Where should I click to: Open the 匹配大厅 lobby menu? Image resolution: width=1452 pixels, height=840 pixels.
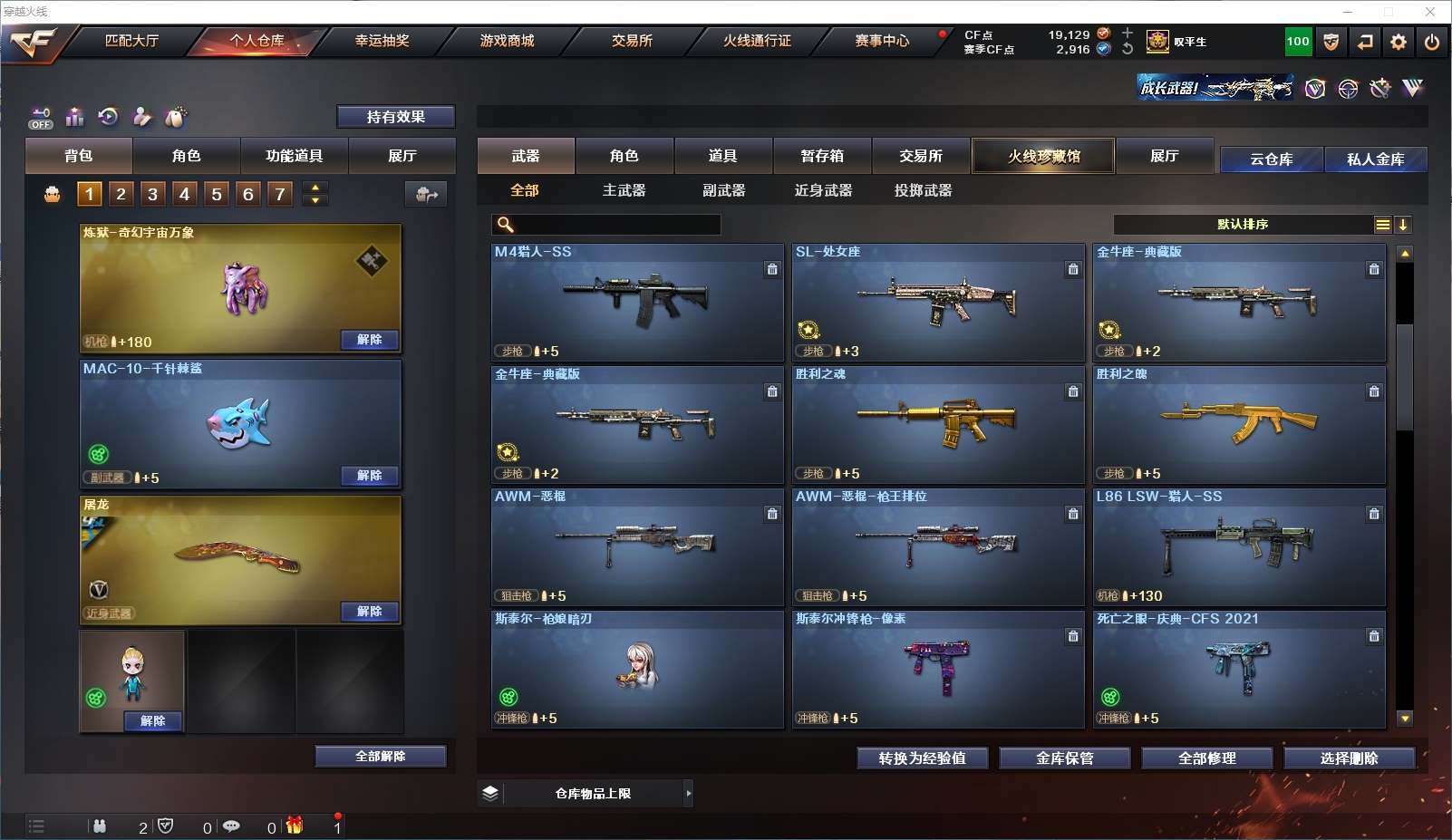pos(131,41)
